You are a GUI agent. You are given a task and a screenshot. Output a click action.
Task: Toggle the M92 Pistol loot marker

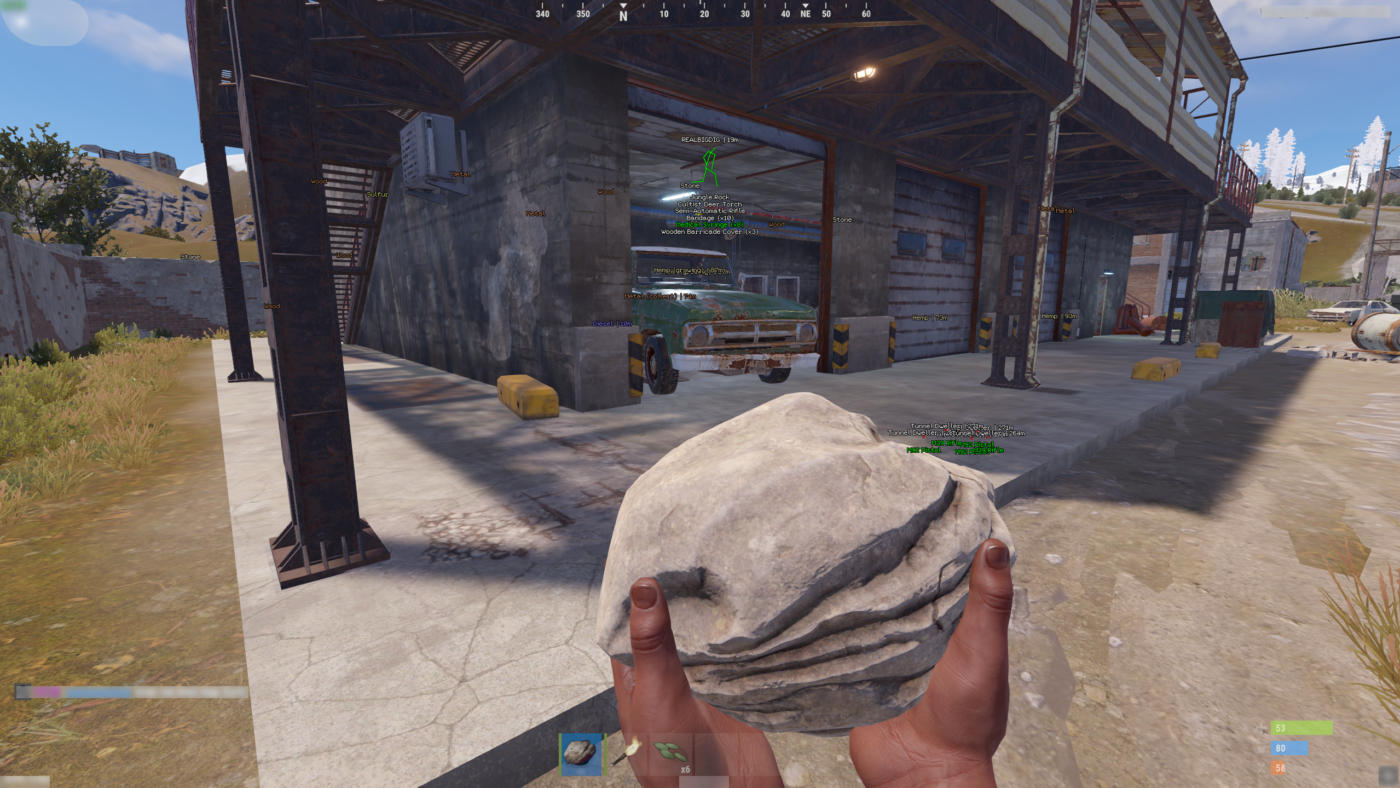(924, 450)
